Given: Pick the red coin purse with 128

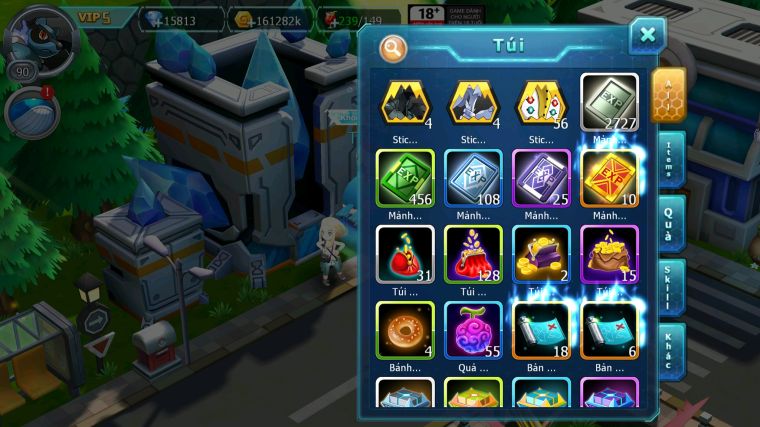Looking at the screenshot, I should coord(473,255).
